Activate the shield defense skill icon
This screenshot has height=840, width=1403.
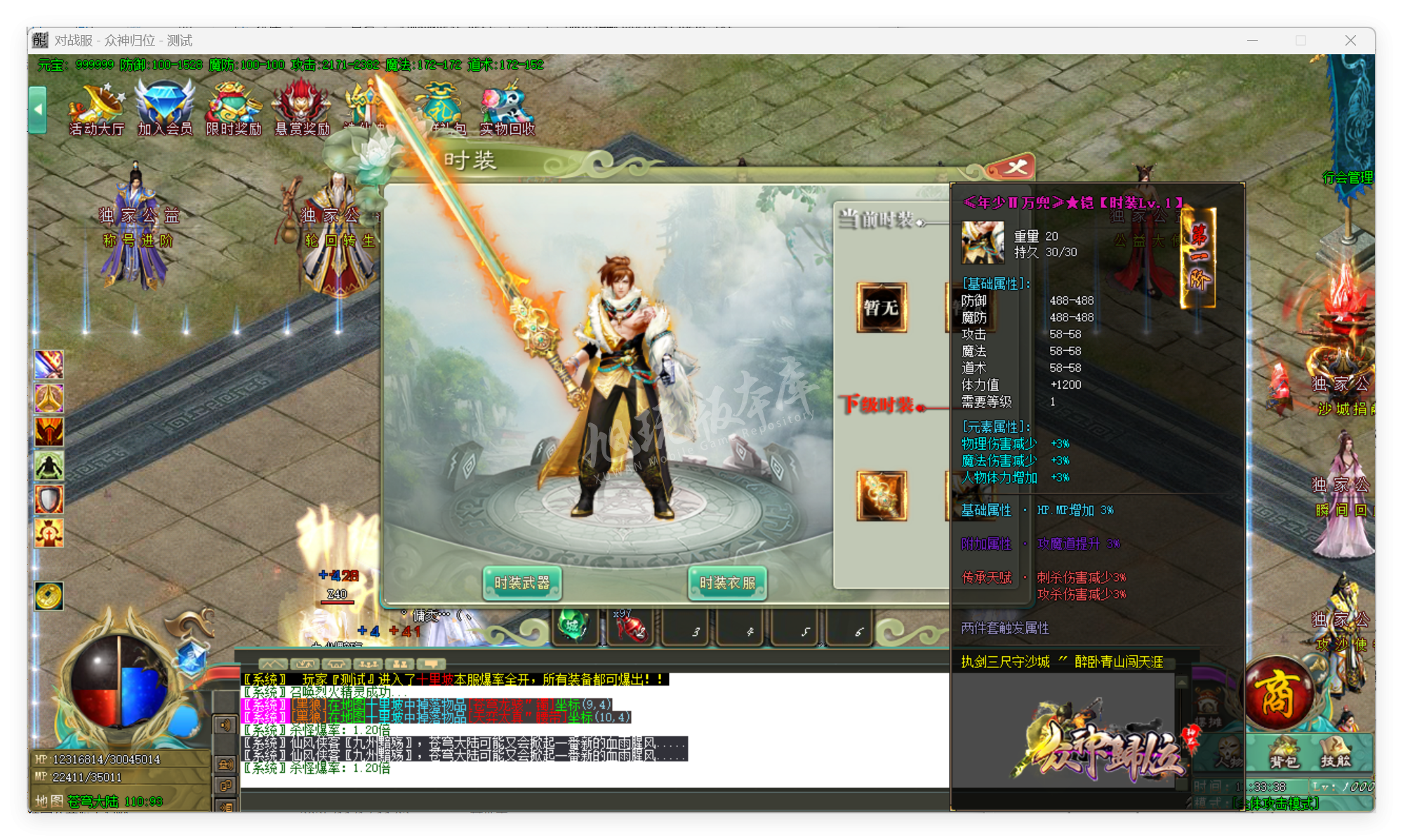[x=48, y=498]
